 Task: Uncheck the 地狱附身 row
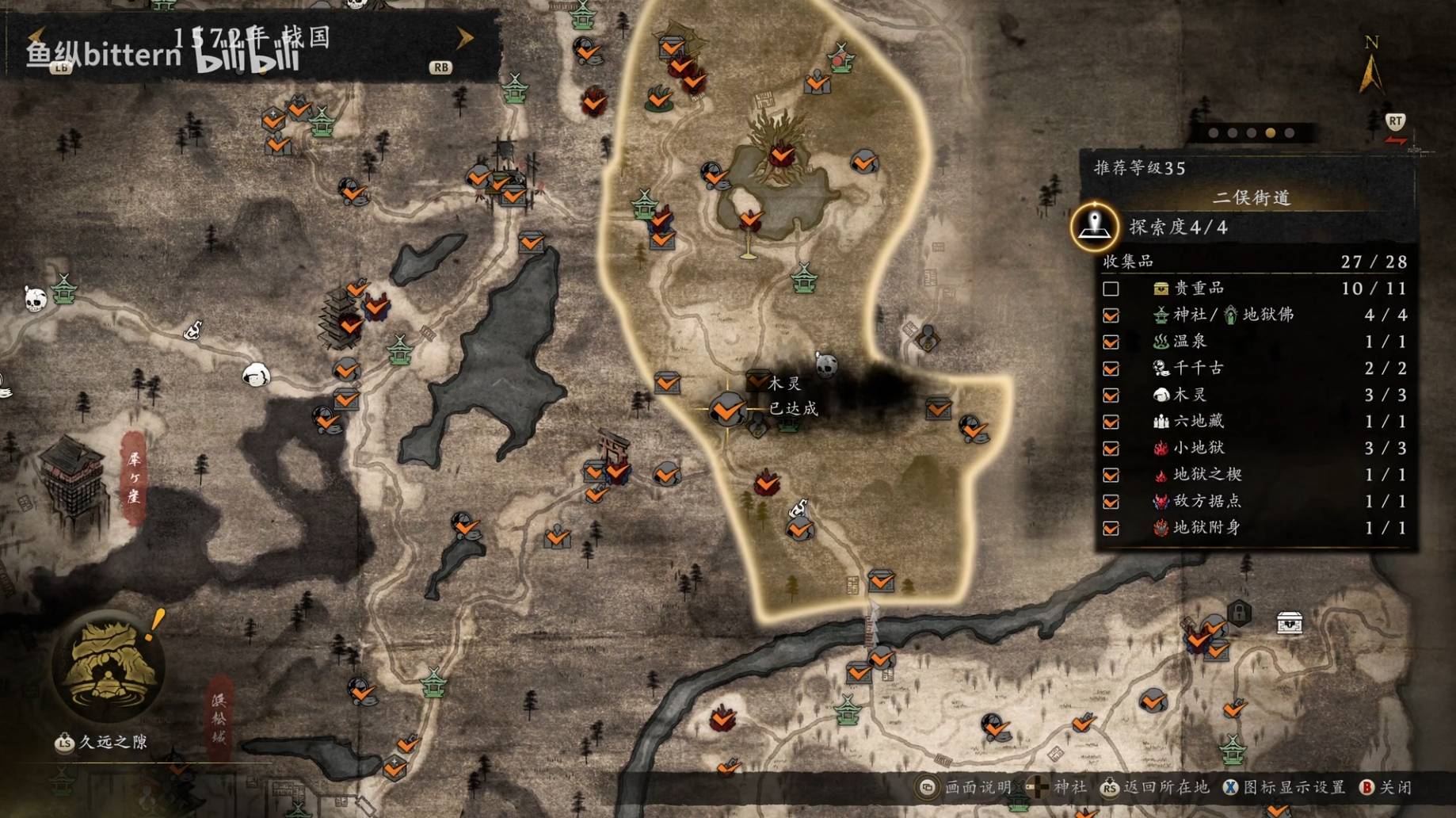coord(1111,528)
